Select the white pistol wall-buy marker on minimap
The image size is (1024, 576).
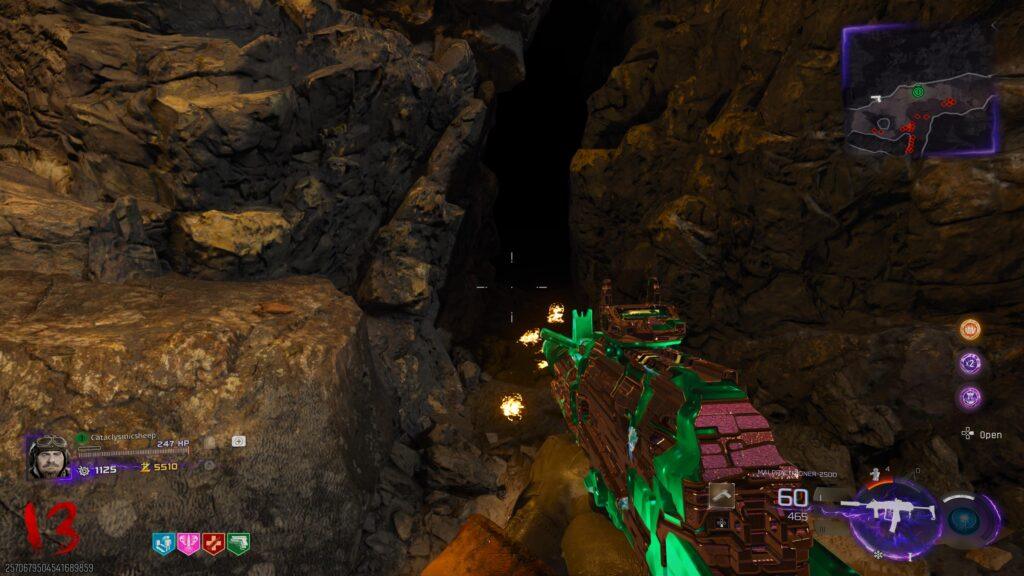click(874, 99)
